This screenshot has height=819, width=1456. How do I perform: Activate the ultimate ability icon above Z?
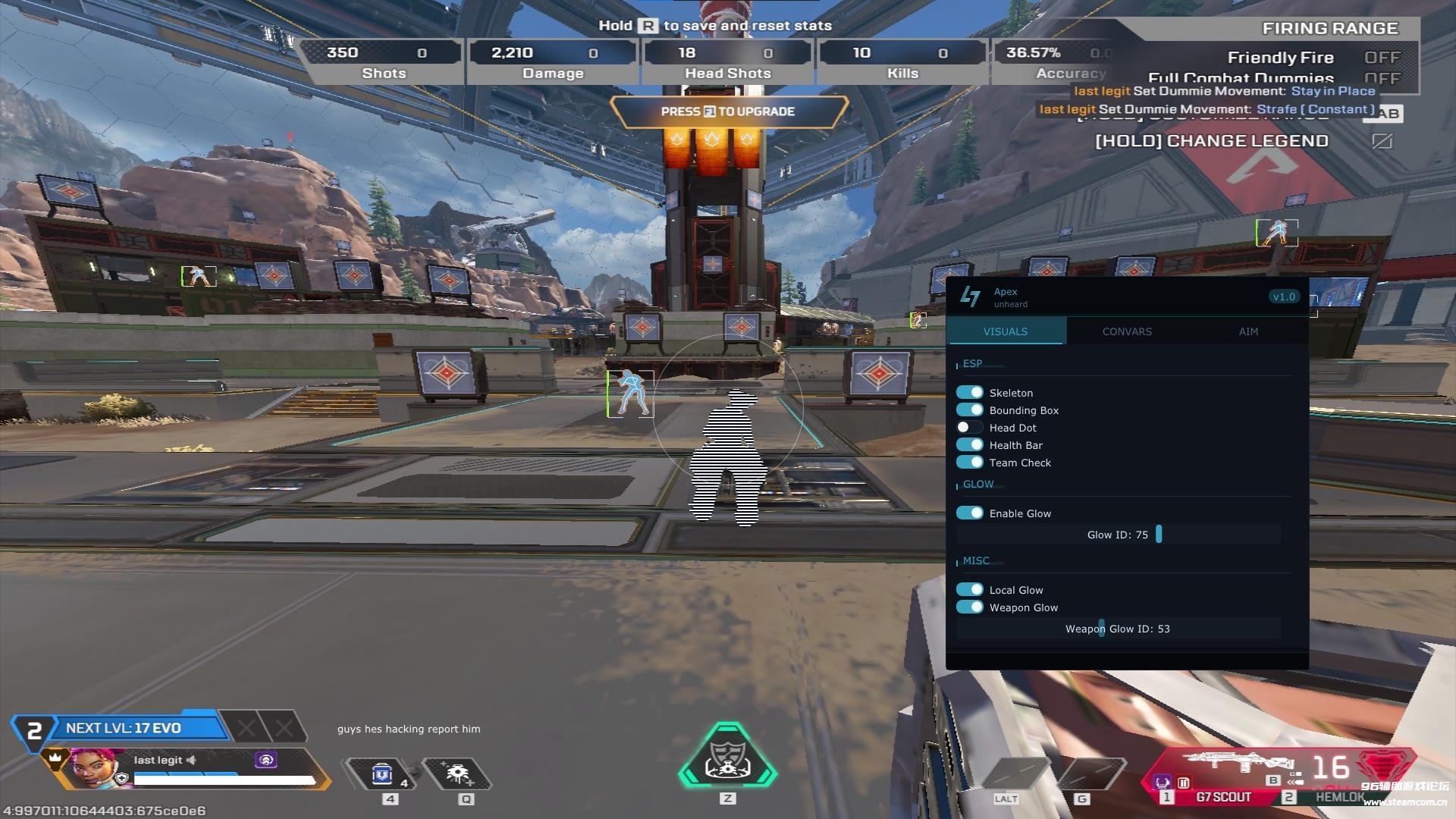pos(727,768)
